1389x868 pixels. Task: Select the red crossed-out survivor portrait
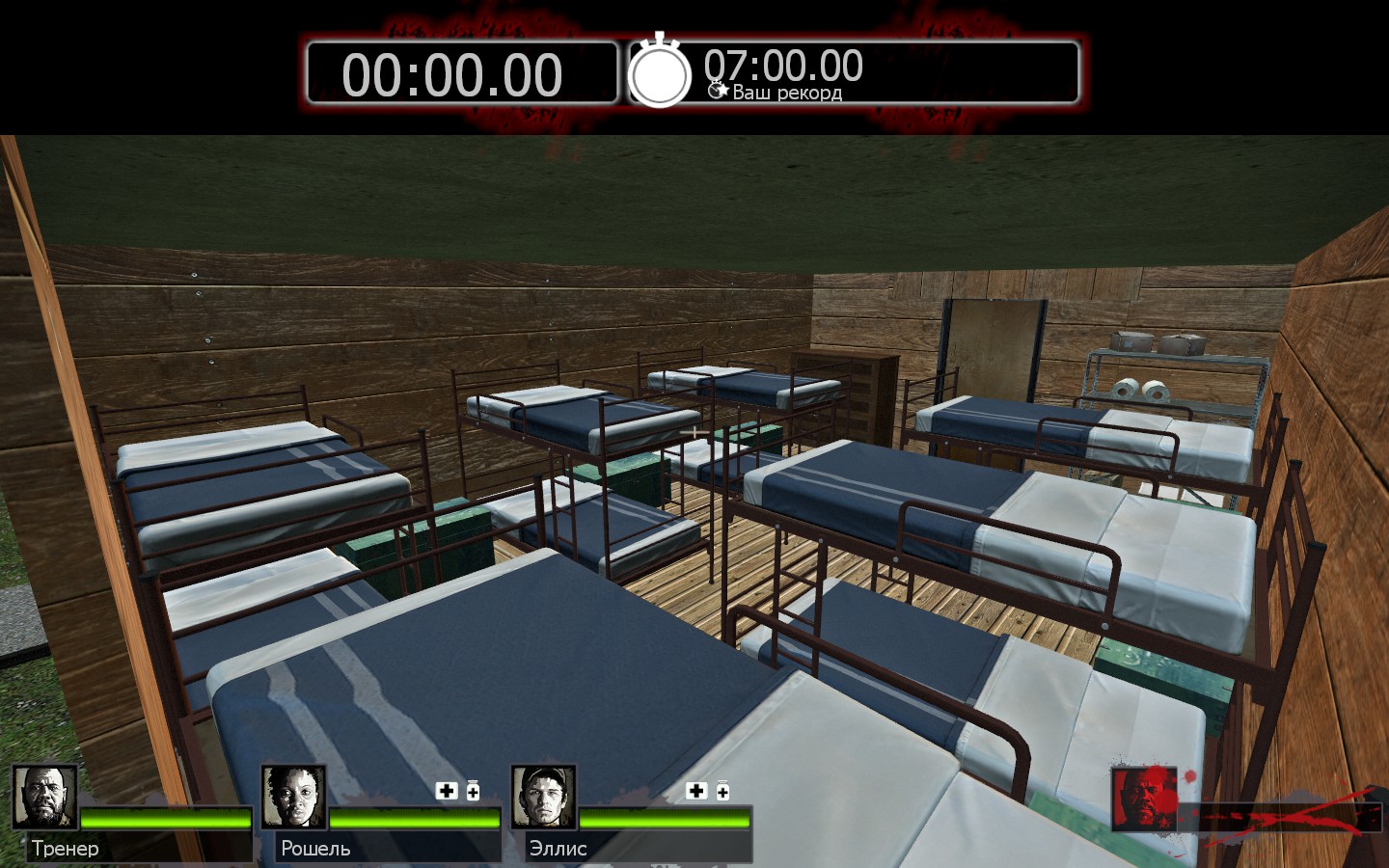pyautogui.click(x=1145, y=800)
